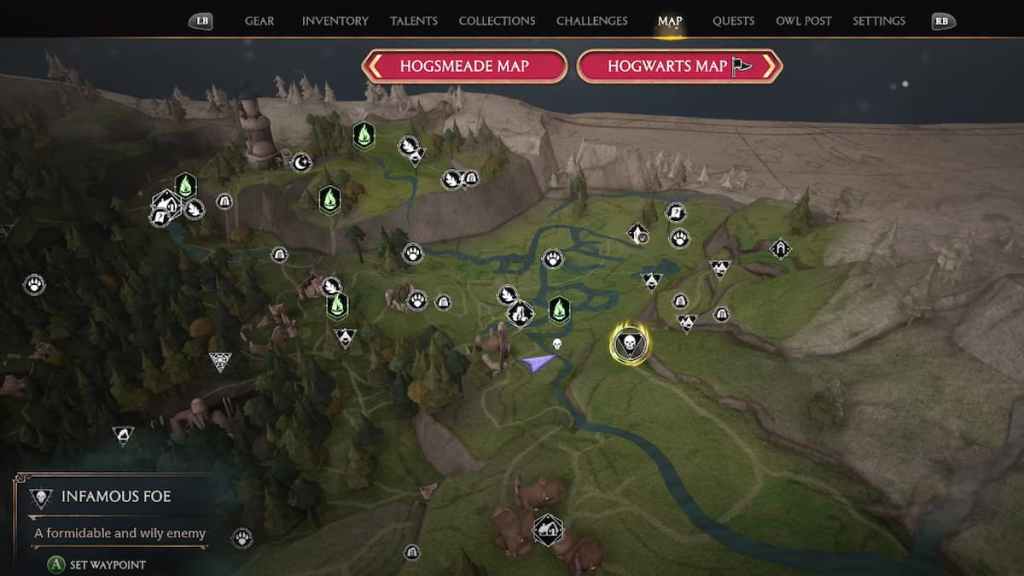The image size is (1024, 576).
Task: Select the highlighted Infamous Foe skull marker
Action: pyautogui.click(x=629, y=343)
